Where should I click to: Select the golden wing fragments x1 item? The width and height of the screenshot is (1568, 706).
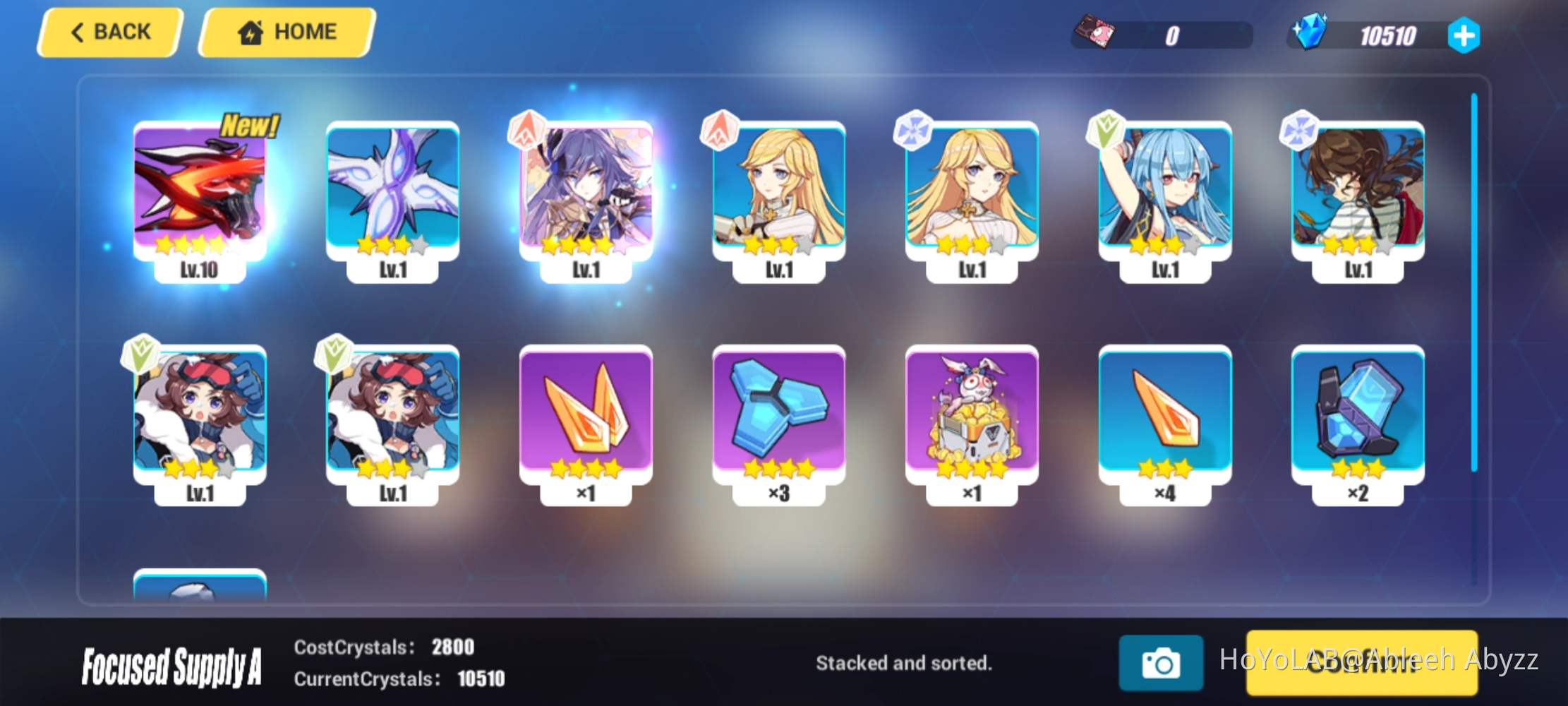[x=586, y=417]
